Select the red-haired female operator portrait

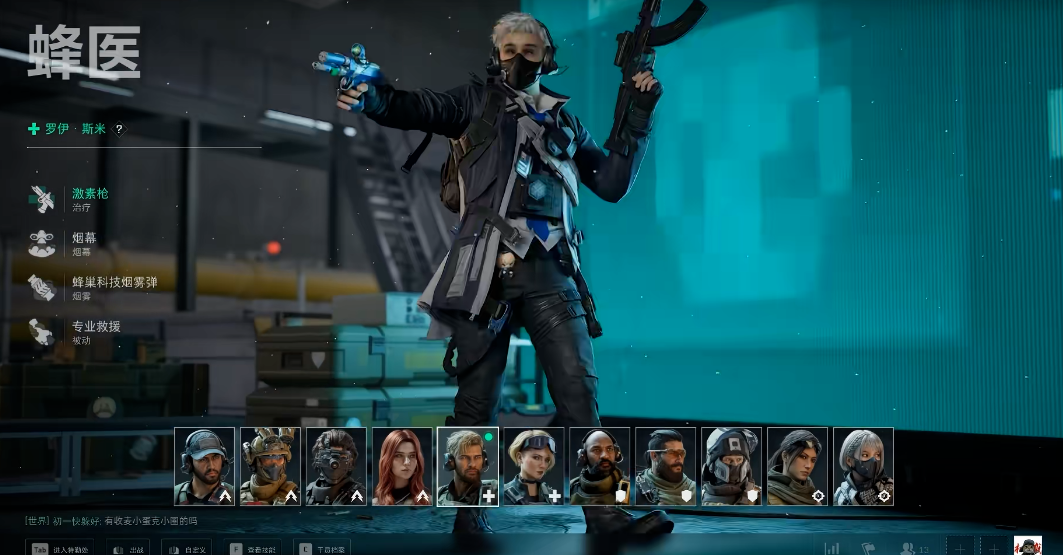coord(402,466)
